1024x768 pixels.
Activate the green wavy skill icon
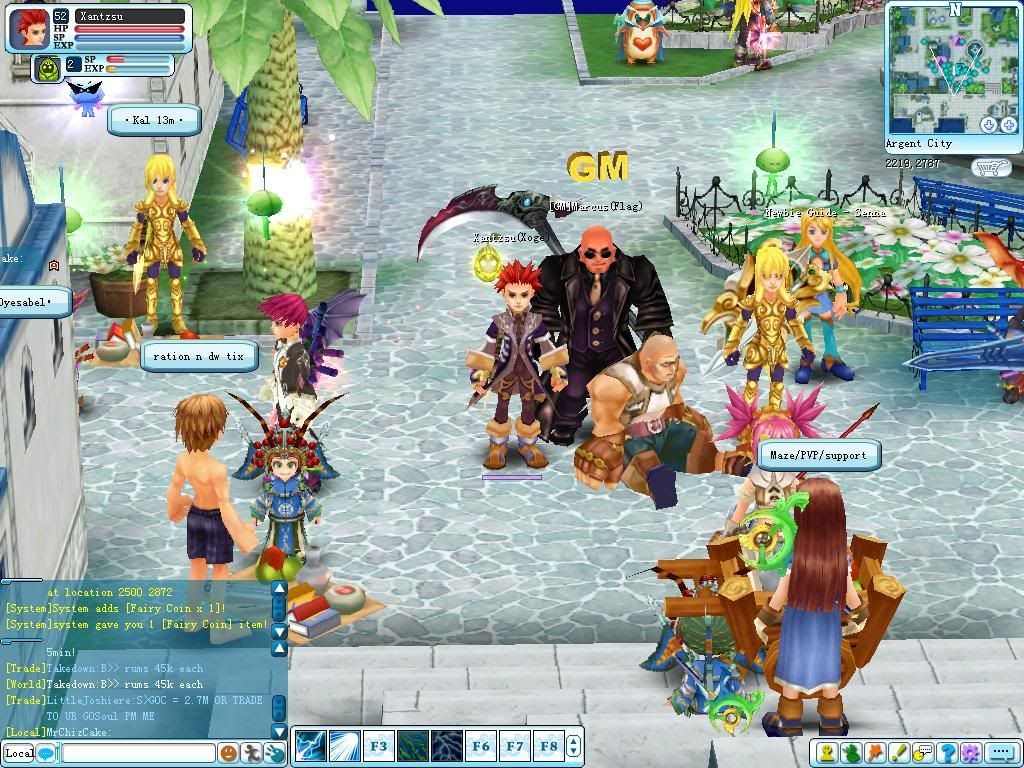[412, 746]
